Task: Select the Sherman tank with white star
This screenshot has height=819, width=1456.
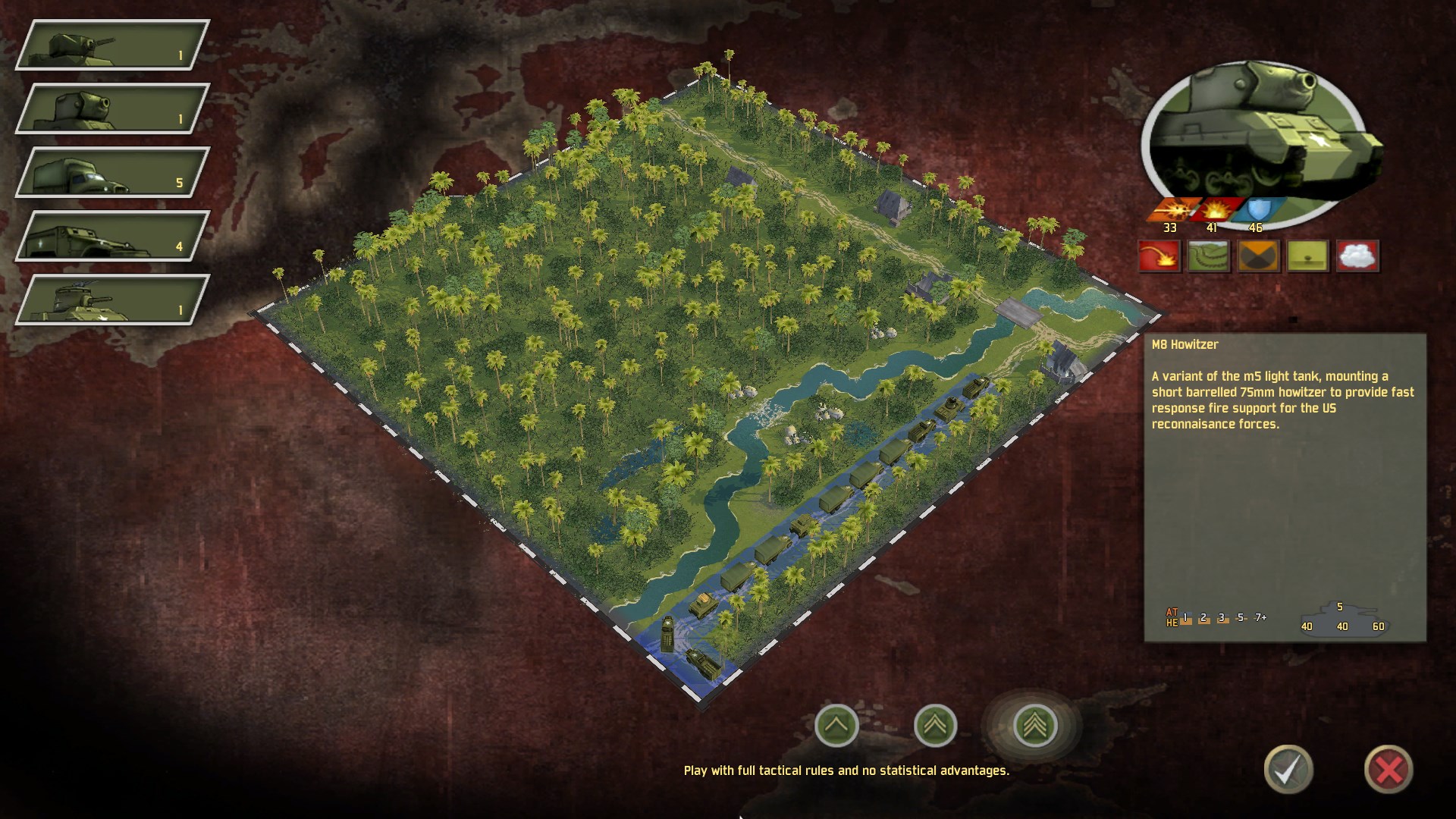Action: click(x=112, y=300)
